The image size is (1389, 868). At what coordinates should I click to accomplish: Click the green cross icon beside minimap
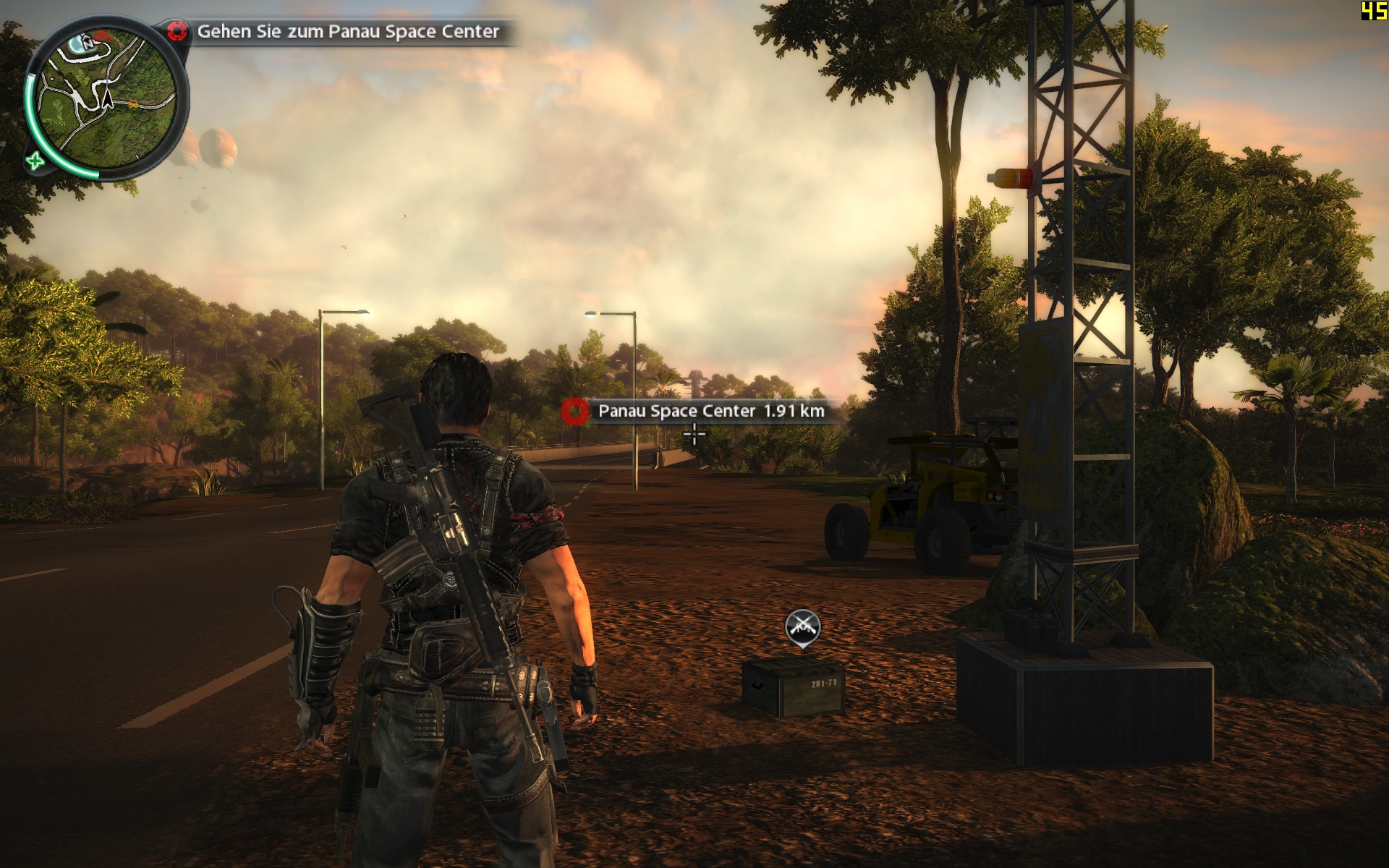pos(35,161)
